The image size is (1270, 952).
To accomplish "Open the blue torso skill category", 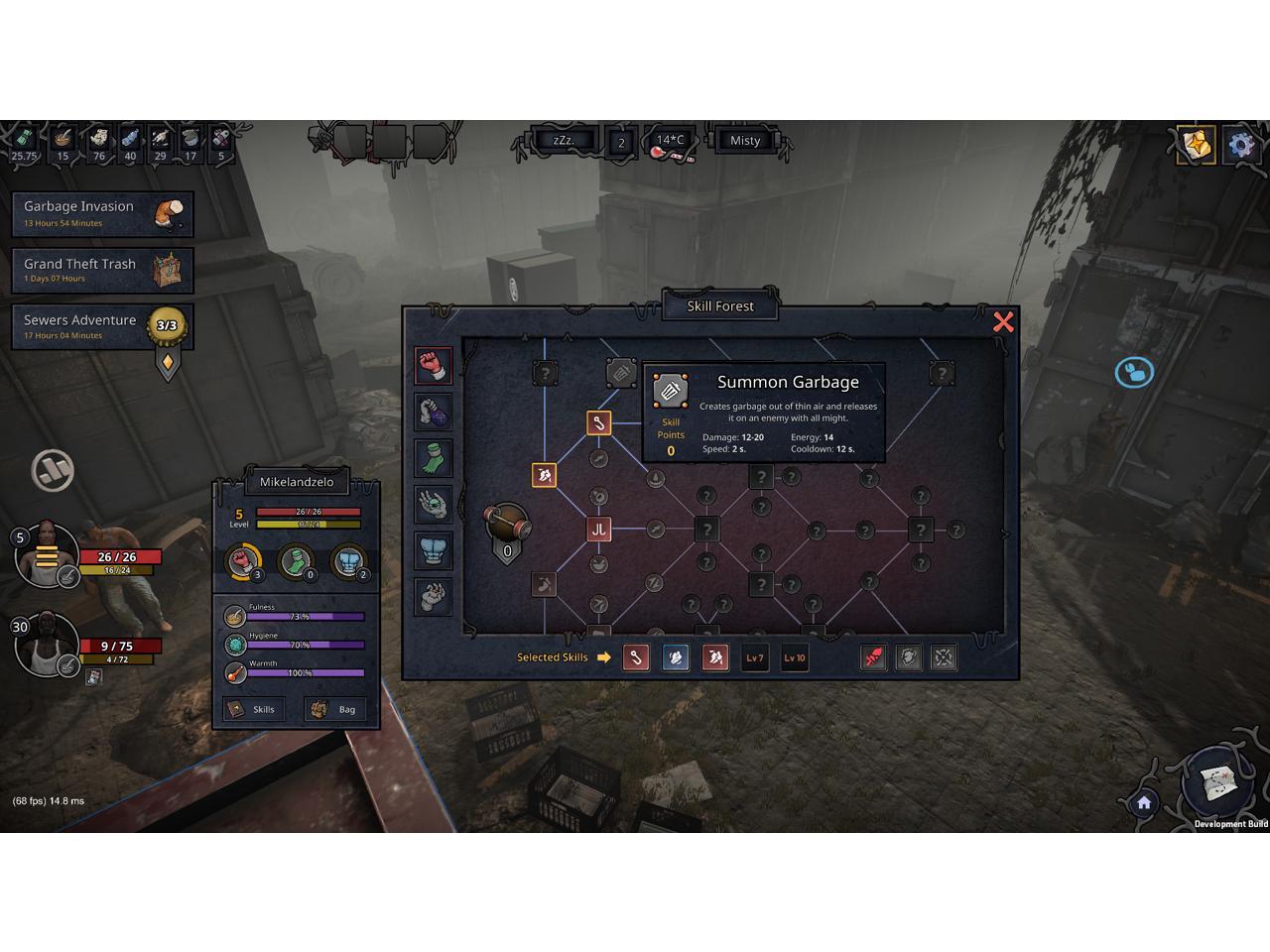I will pyautogui.click(x=433, y=550).
